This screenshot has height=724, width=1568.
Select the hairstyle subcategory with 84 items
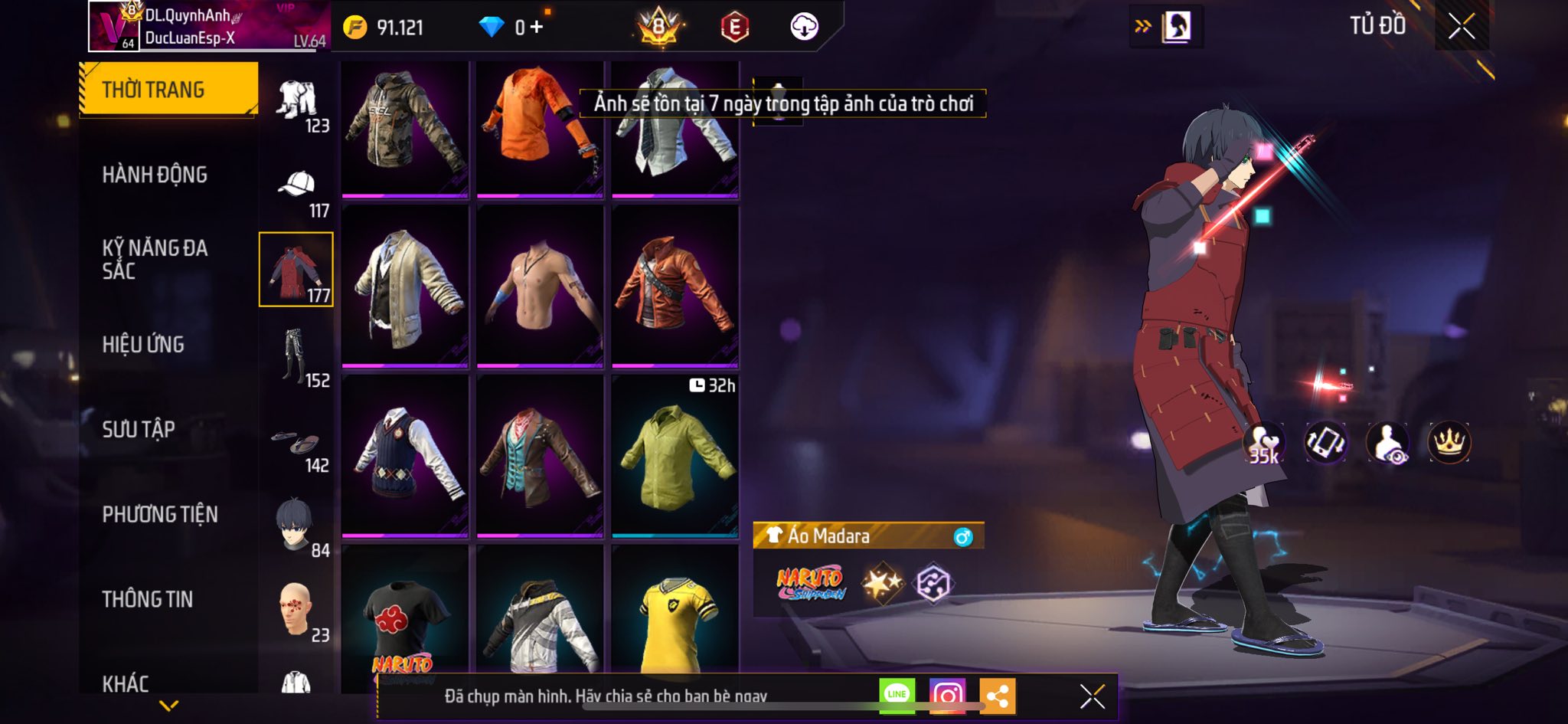[x=297, y=526]
